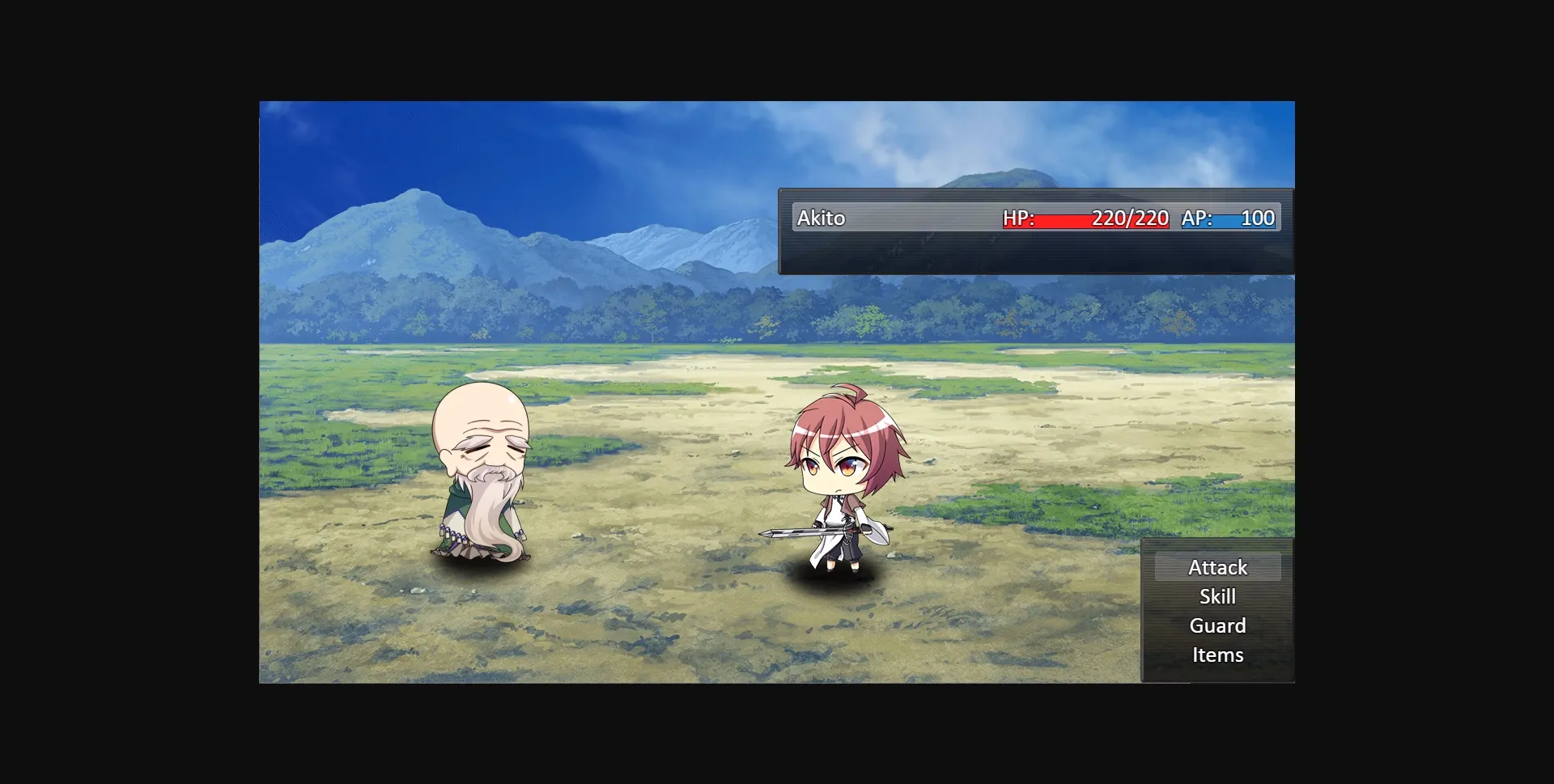
Task: Click the 220/220 HP value
Action: [1129, 218]
